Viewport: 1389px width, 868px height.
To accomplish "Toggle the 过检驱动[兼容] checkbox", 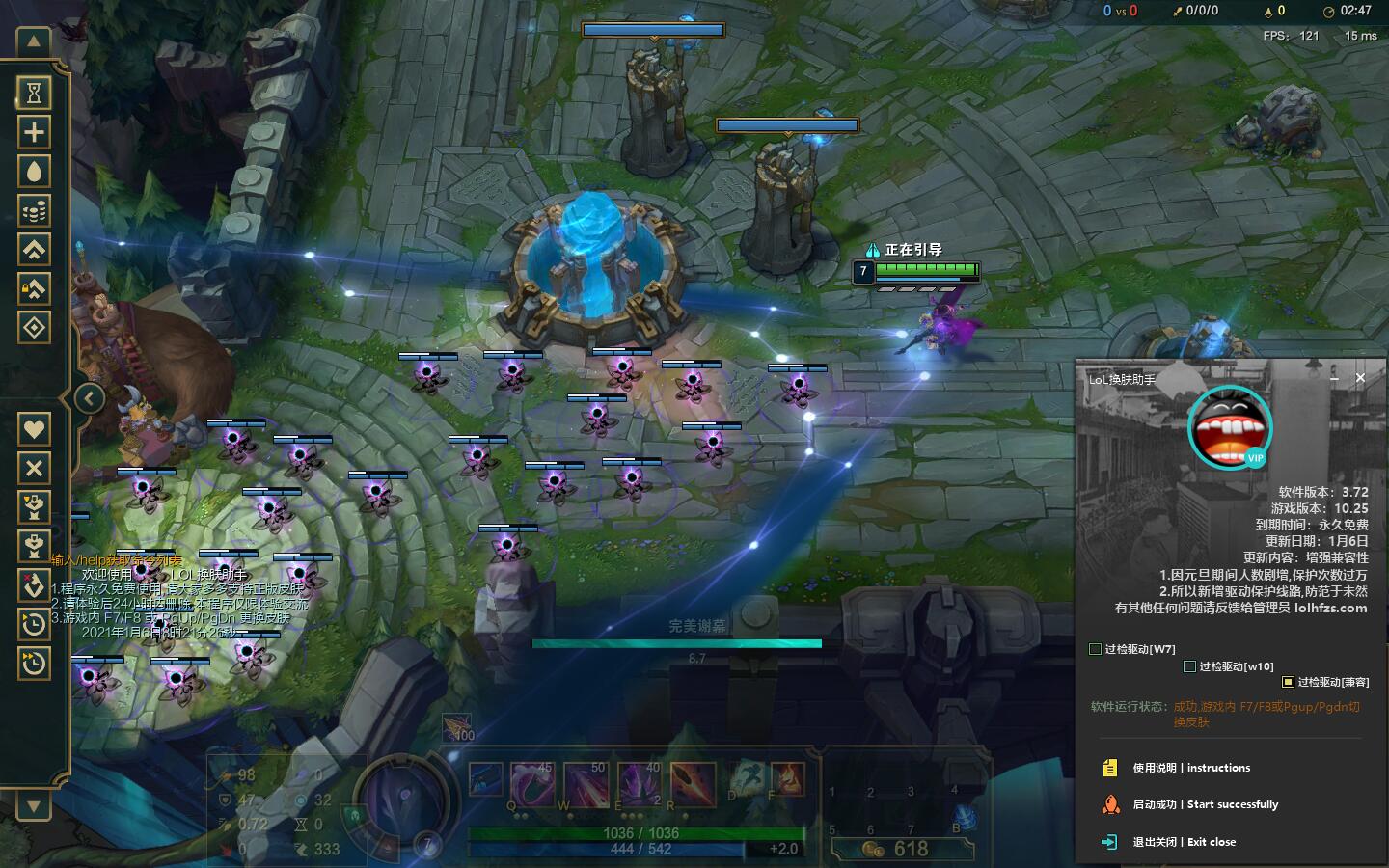I will pyautogui.click(x=1287, y=682).
